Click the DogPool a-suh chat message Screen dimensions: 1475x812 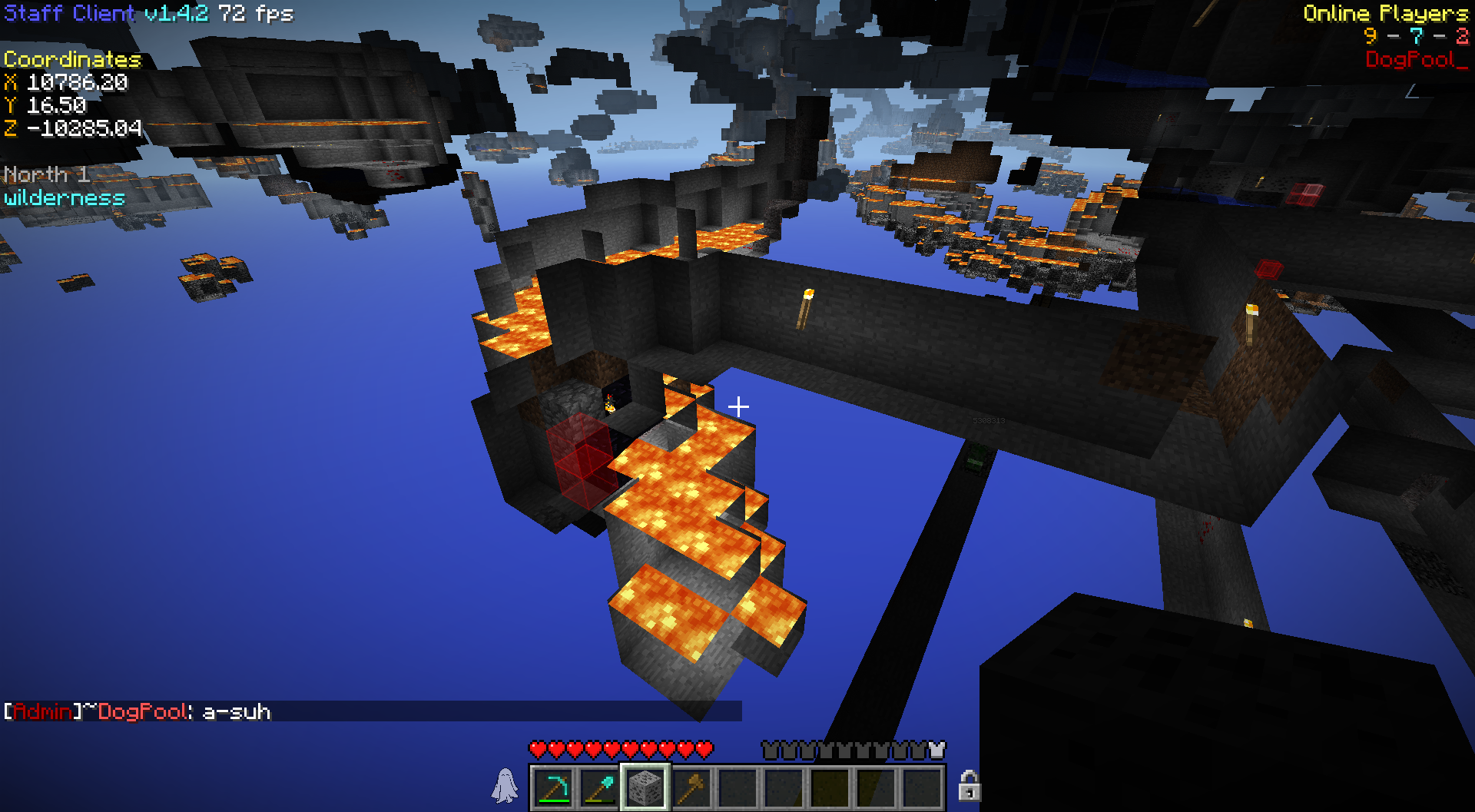[x=138, y=712]
